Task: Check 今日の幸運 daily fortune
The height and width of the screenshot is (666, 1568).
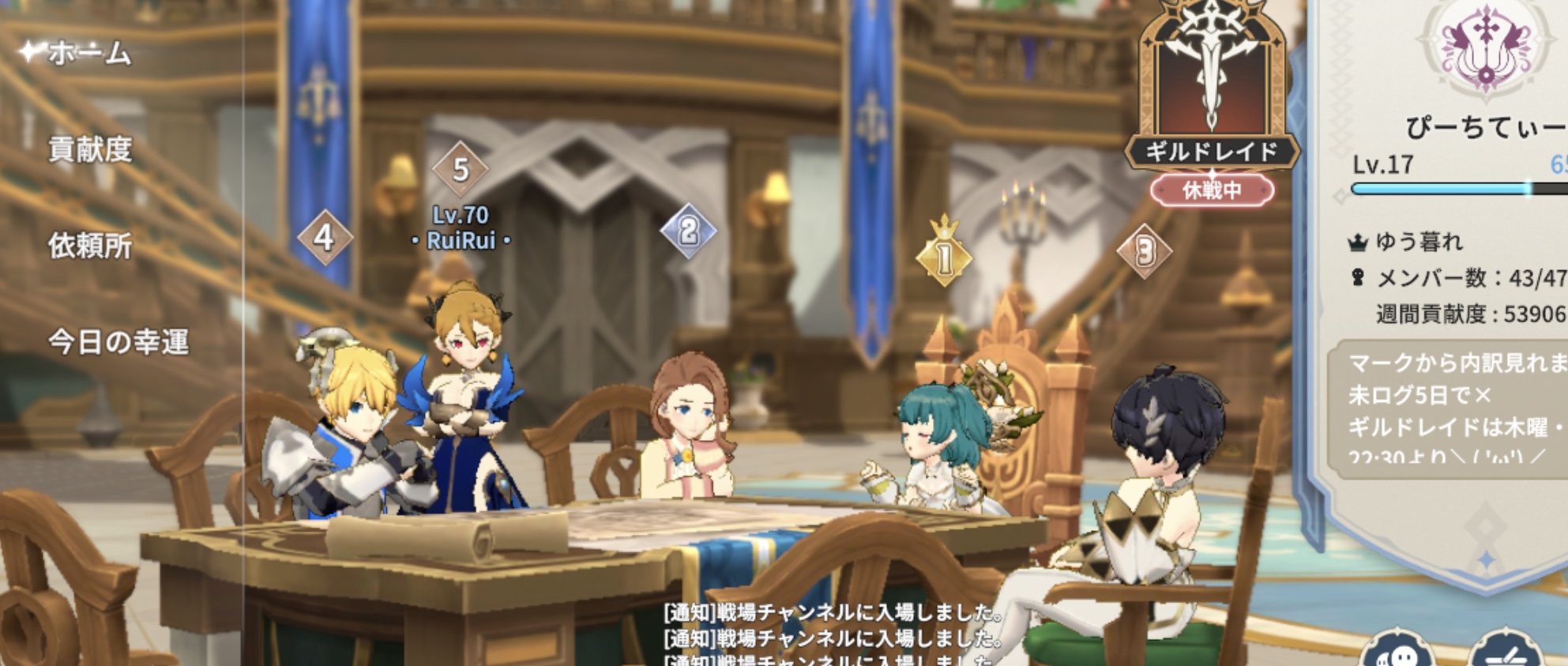Action: click(x=118, y=342)
